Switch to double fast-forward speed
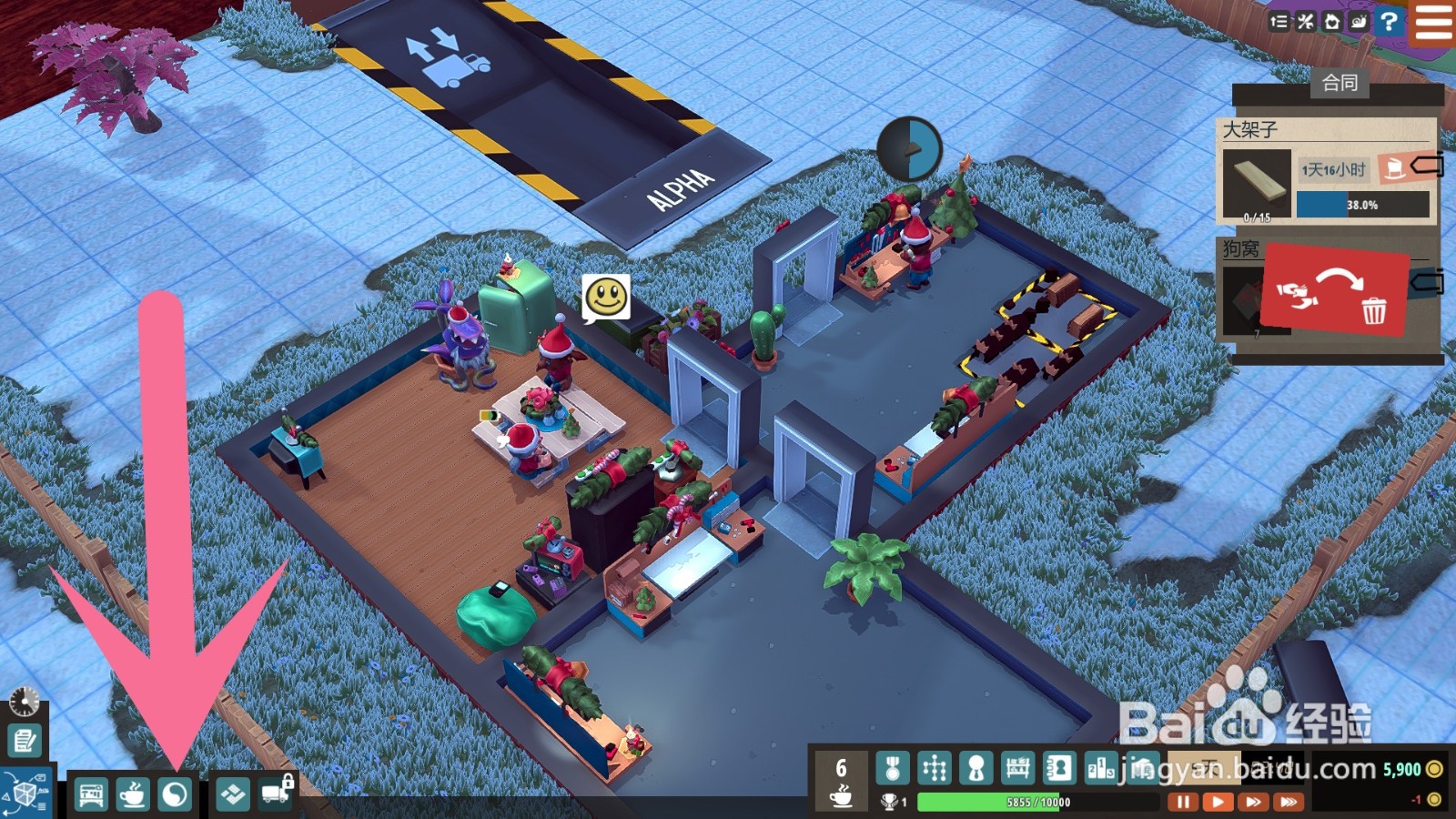Screen dimensions: 1456x819 pos(1253,802)
